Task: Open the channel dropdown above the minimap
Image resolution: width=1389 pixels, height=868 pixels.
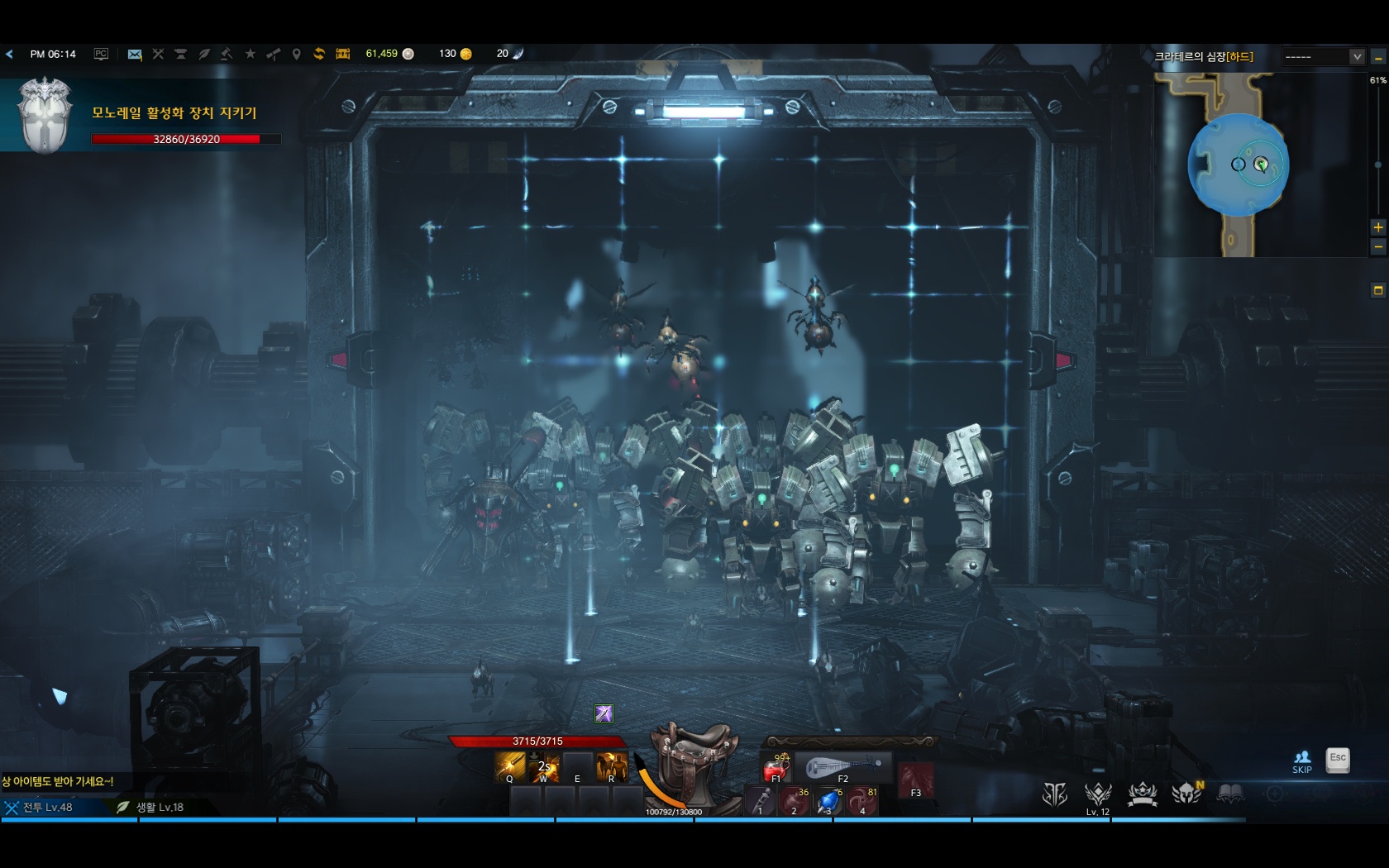Action: [x=1324, y=56]
